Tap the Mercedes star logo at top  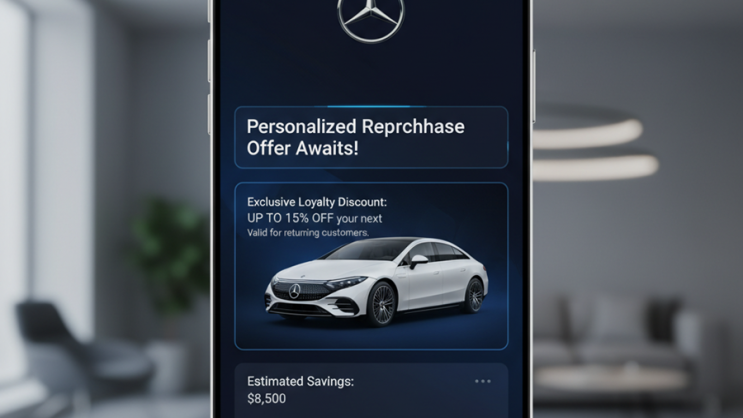pos(371,18)
